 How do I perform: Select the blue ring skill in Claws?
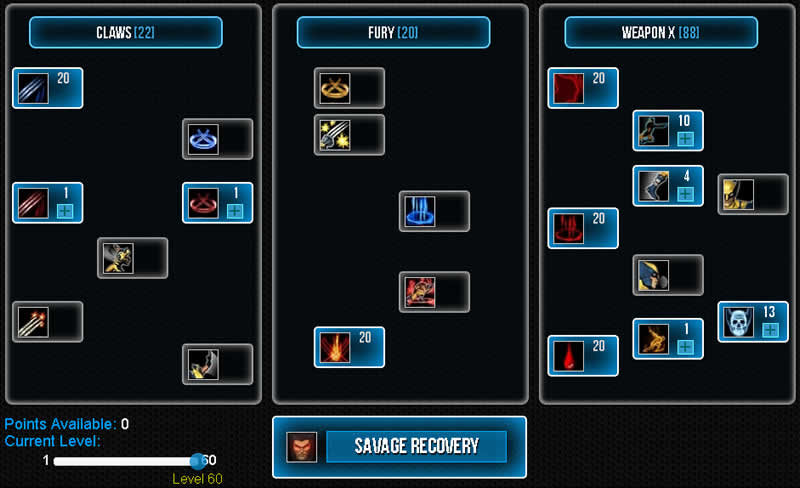click(202, 139)
